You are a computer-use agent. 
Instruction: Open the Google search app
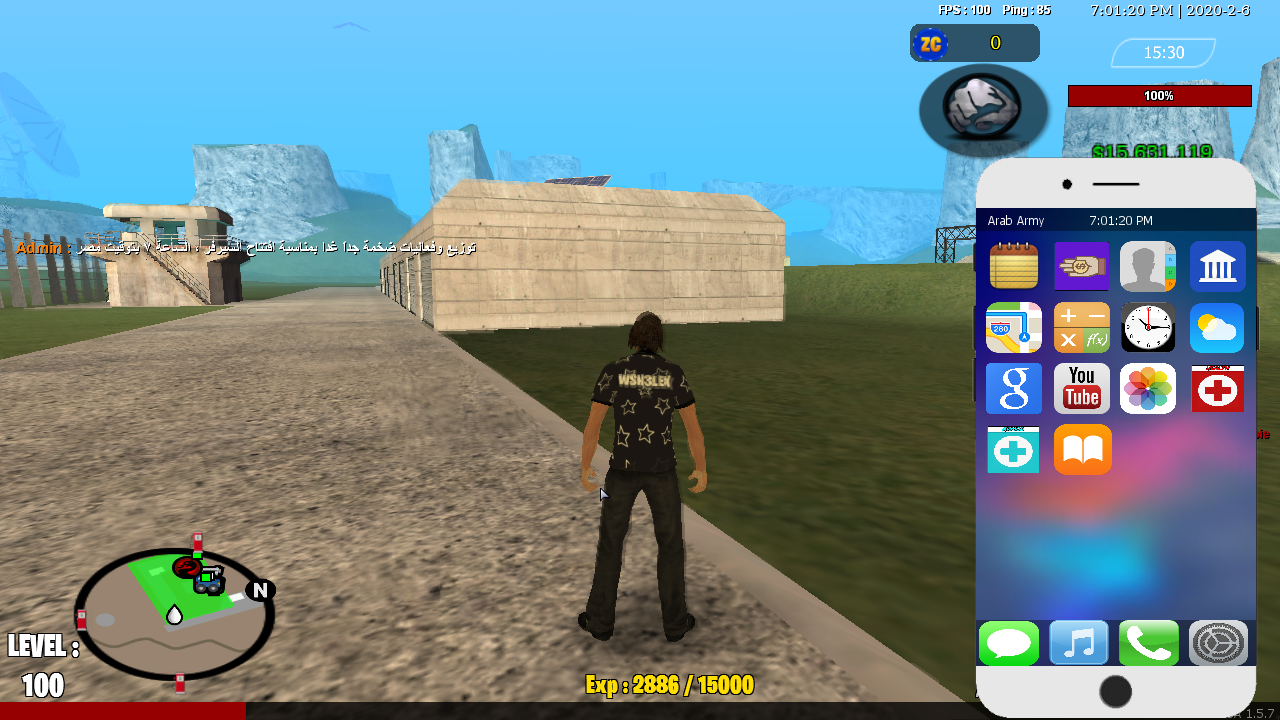(x=1013, y=389)
